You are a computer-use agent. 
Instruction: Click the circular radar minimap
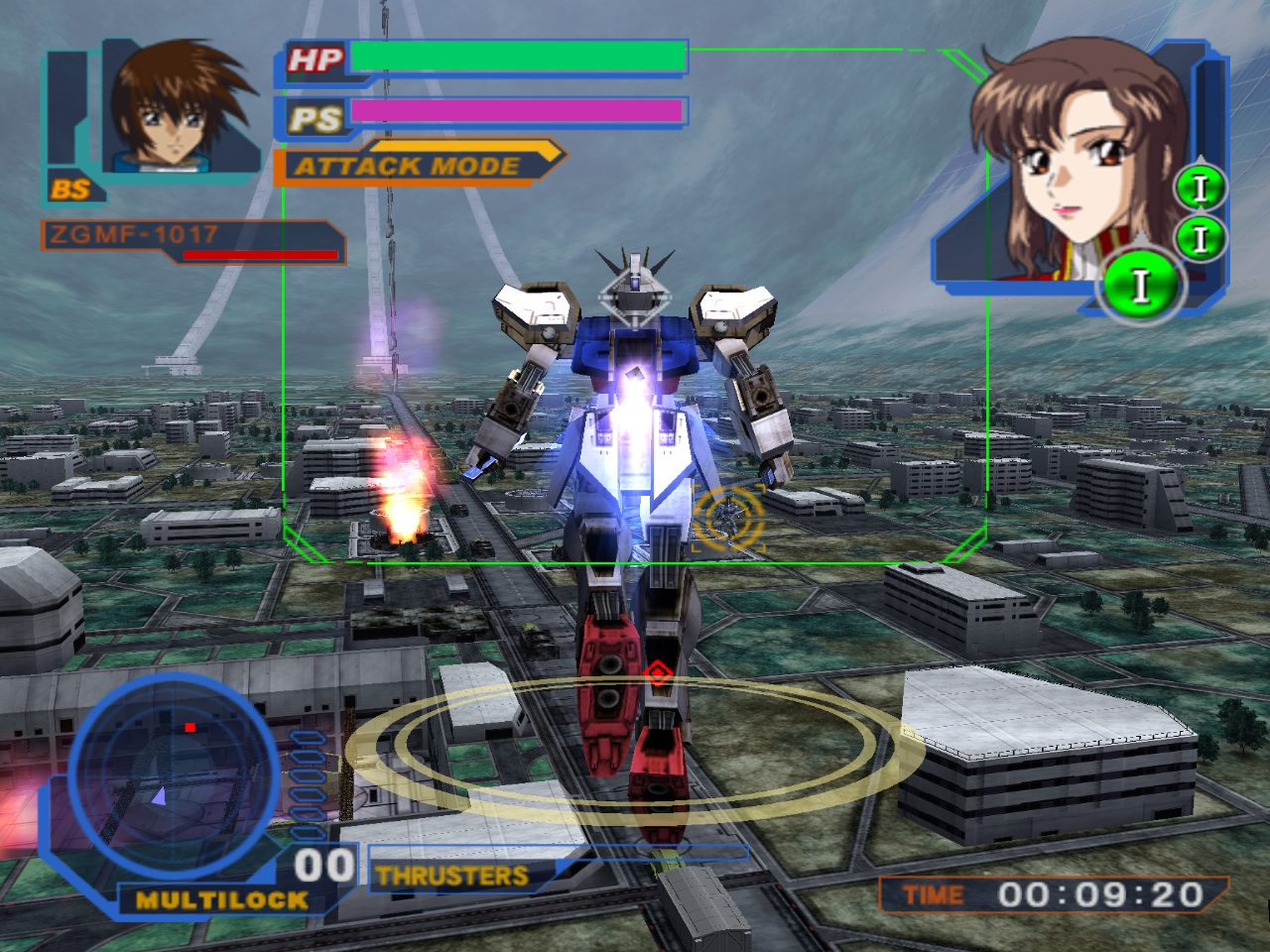(174, 774)
